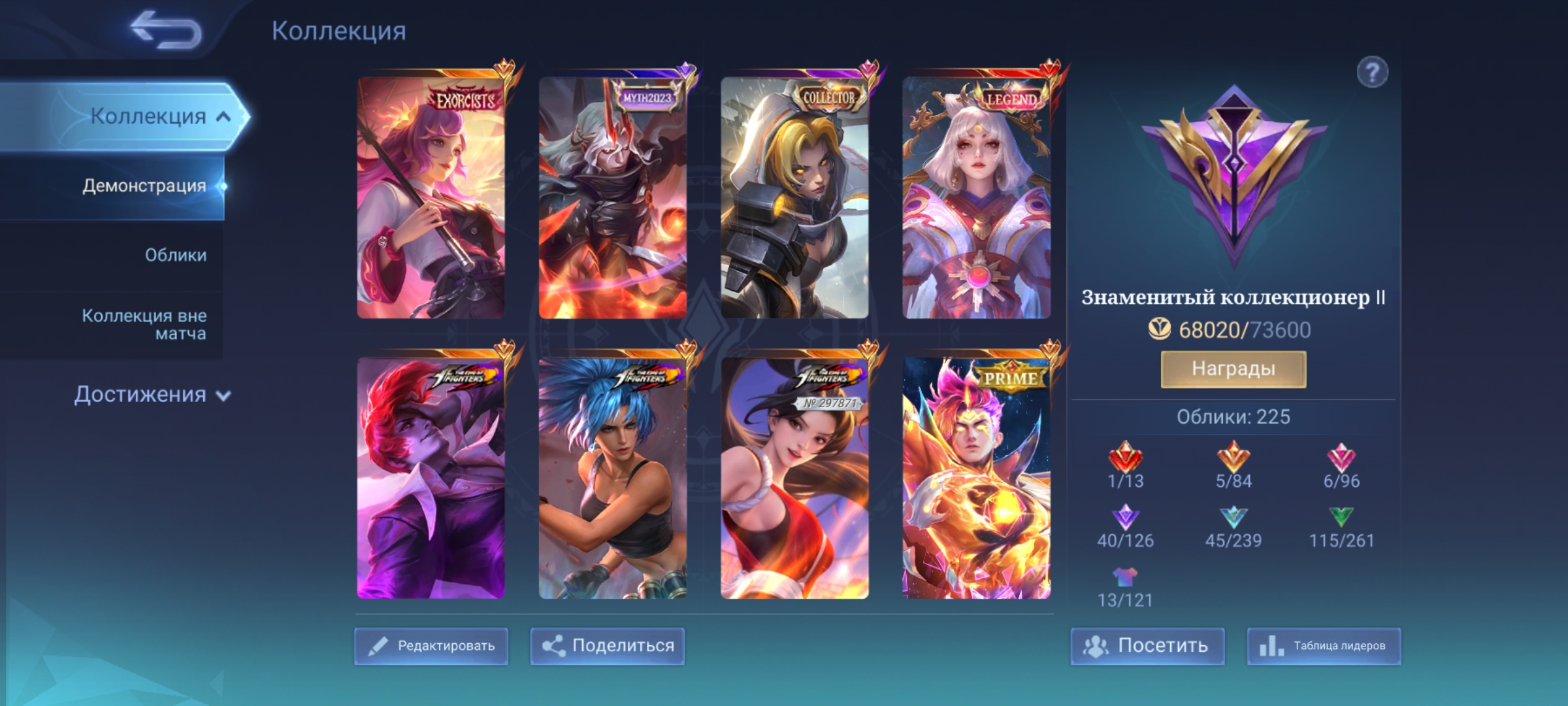This screenshot has height=706, width=1568.
Task: Click the Посетить visit button
Action: click(x=1147, y=646)
